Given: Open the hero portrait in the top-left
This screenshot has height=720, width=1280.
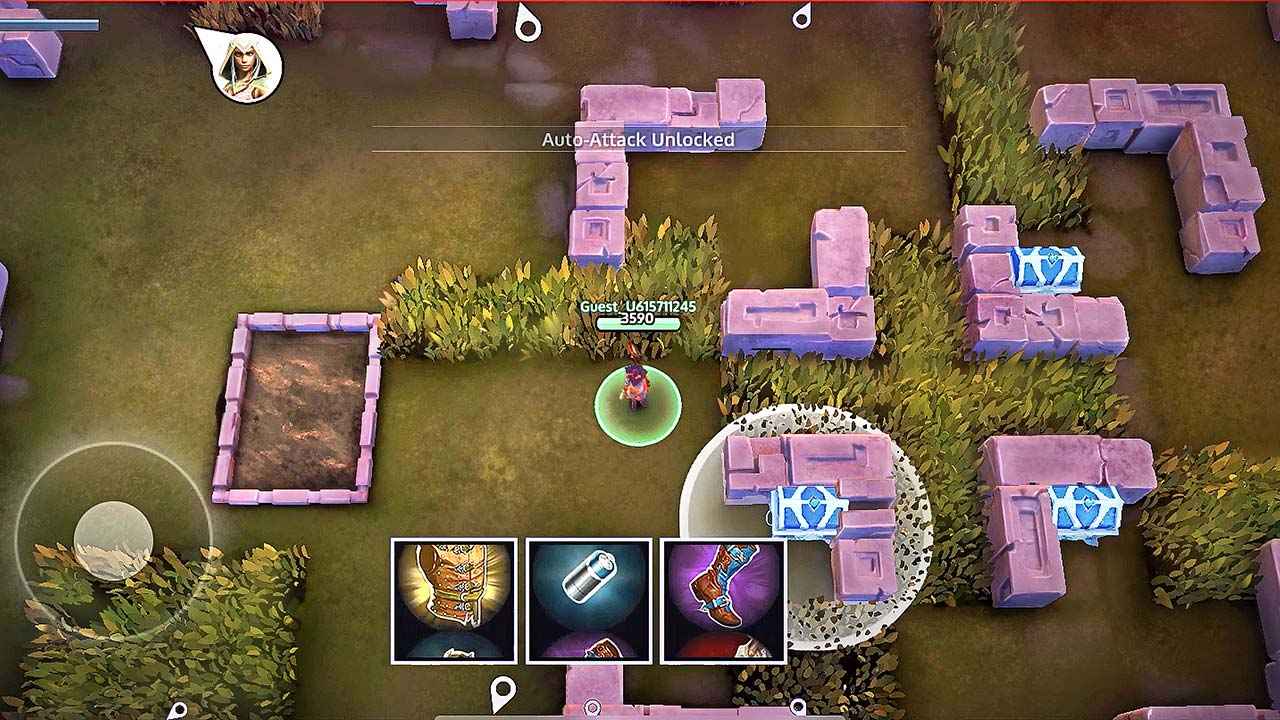Looking at the screenshot, I should 243,67.
